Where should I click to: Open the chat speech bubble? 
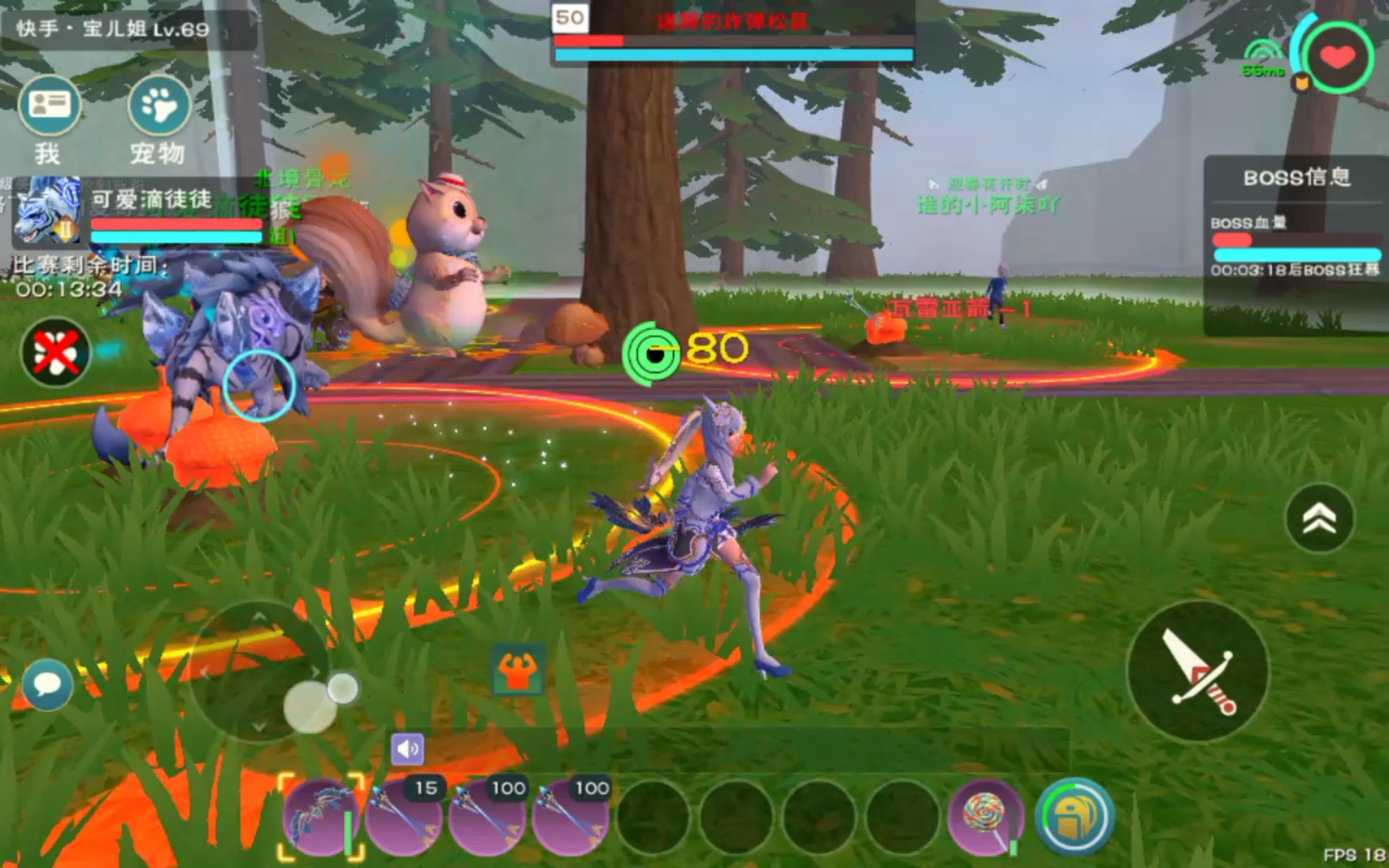tap(48, 684)
